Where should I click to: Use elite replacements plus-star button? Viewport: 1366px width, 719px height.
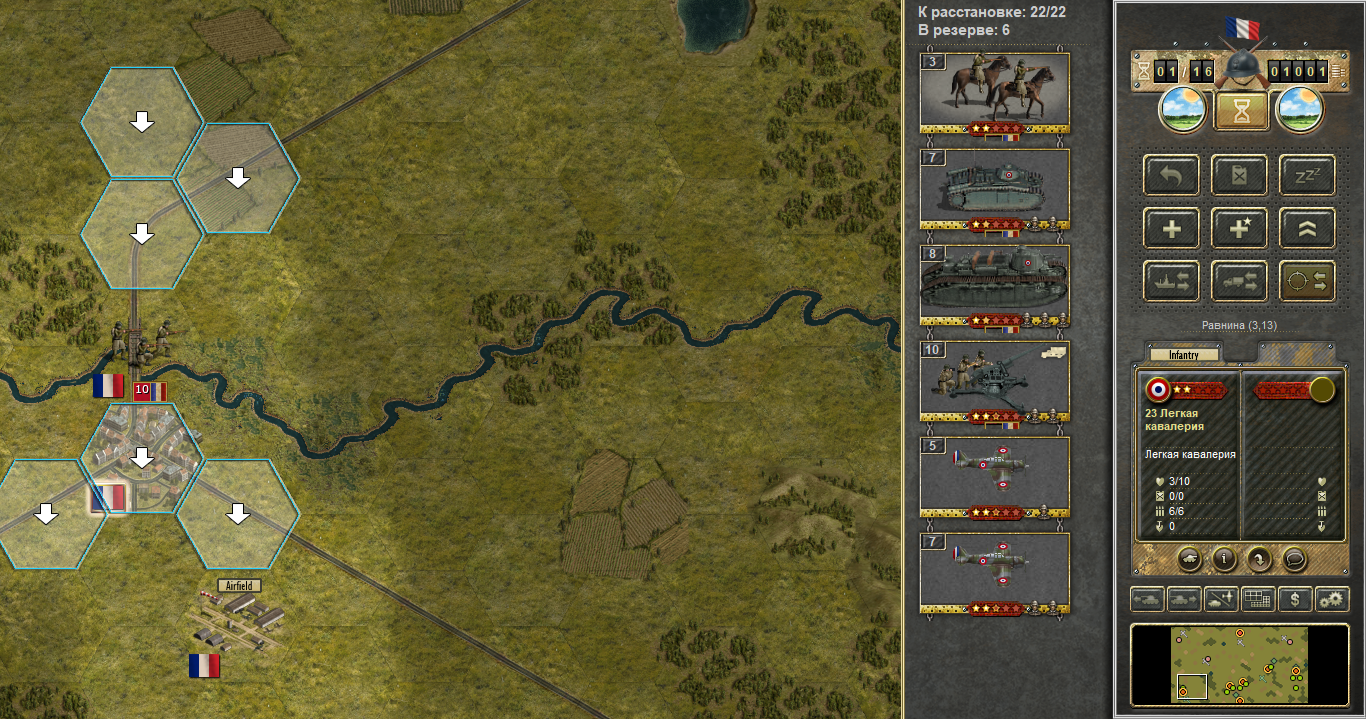click(x=1239, y=229)
